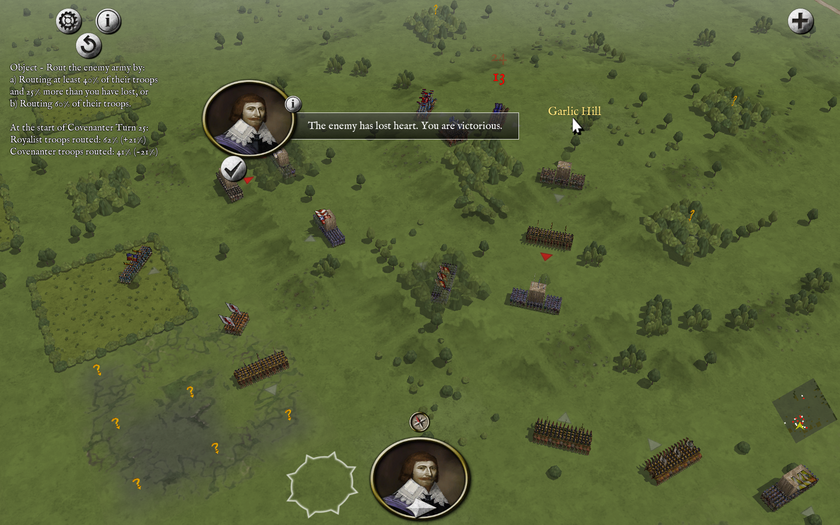The height and width of the screenshot is (525, 840).
Task: Click the tilted minimap
Action: 805,414
